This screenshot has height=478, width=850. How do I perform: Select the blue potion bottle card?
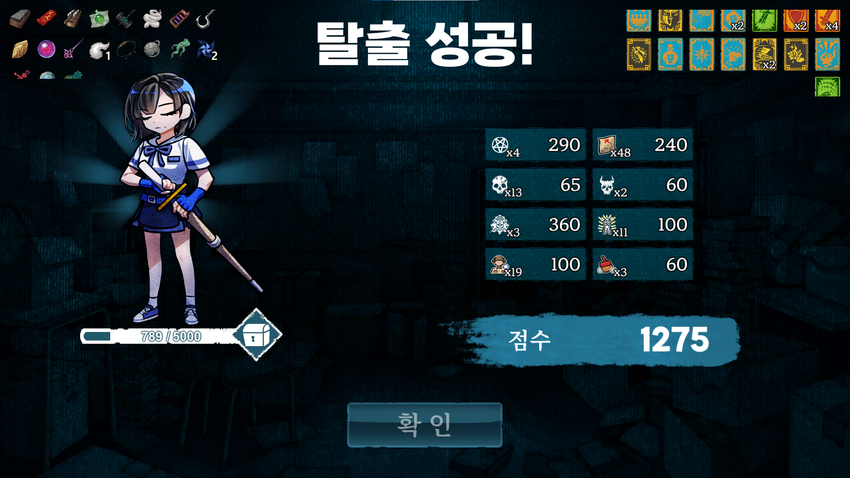(670, 54)
